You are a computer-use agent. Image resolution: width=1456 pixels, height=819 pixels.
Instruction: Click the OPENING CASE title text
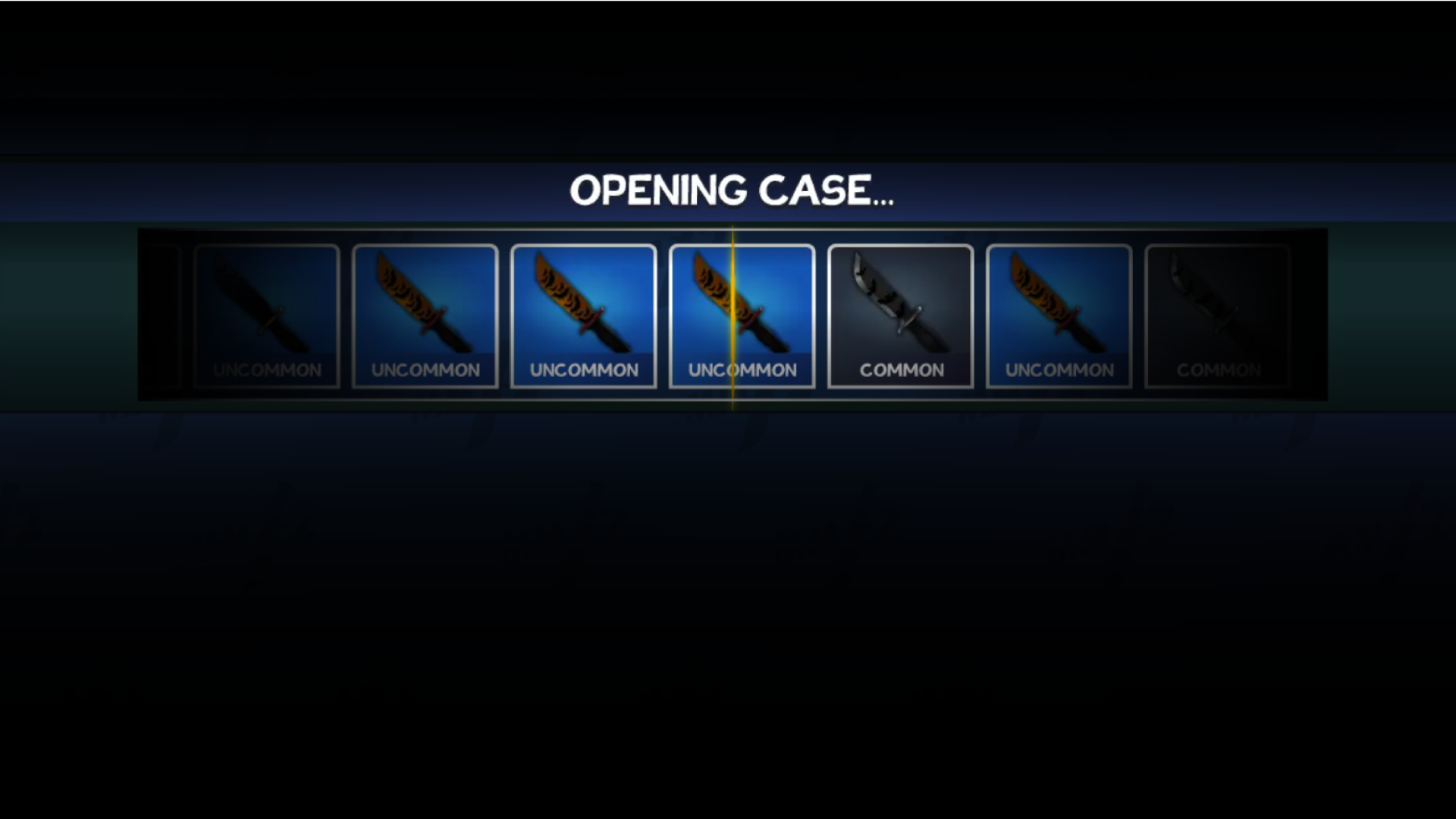pos(733,191)
